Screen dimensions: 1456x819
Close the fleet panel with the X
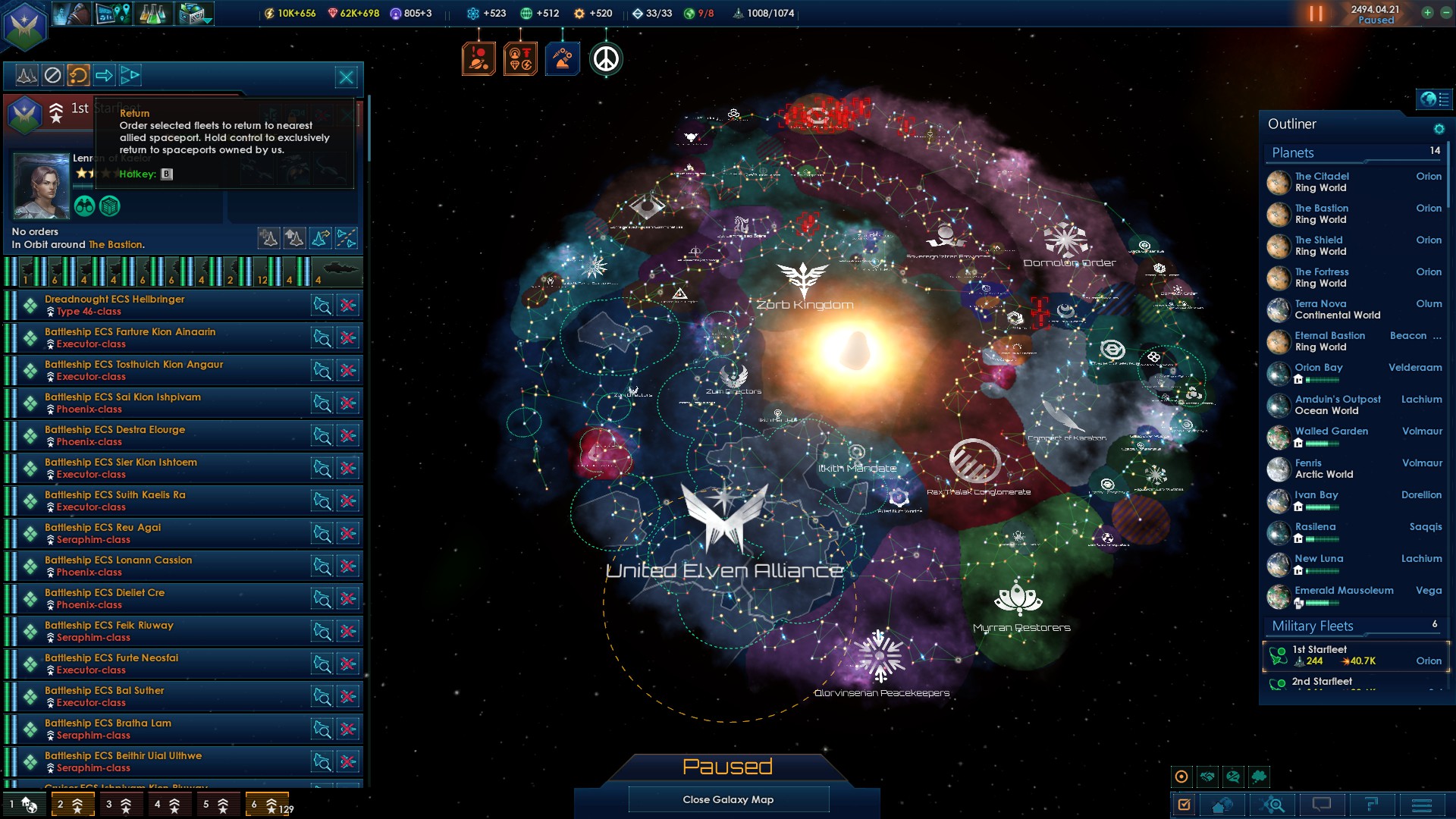[347, 77]
